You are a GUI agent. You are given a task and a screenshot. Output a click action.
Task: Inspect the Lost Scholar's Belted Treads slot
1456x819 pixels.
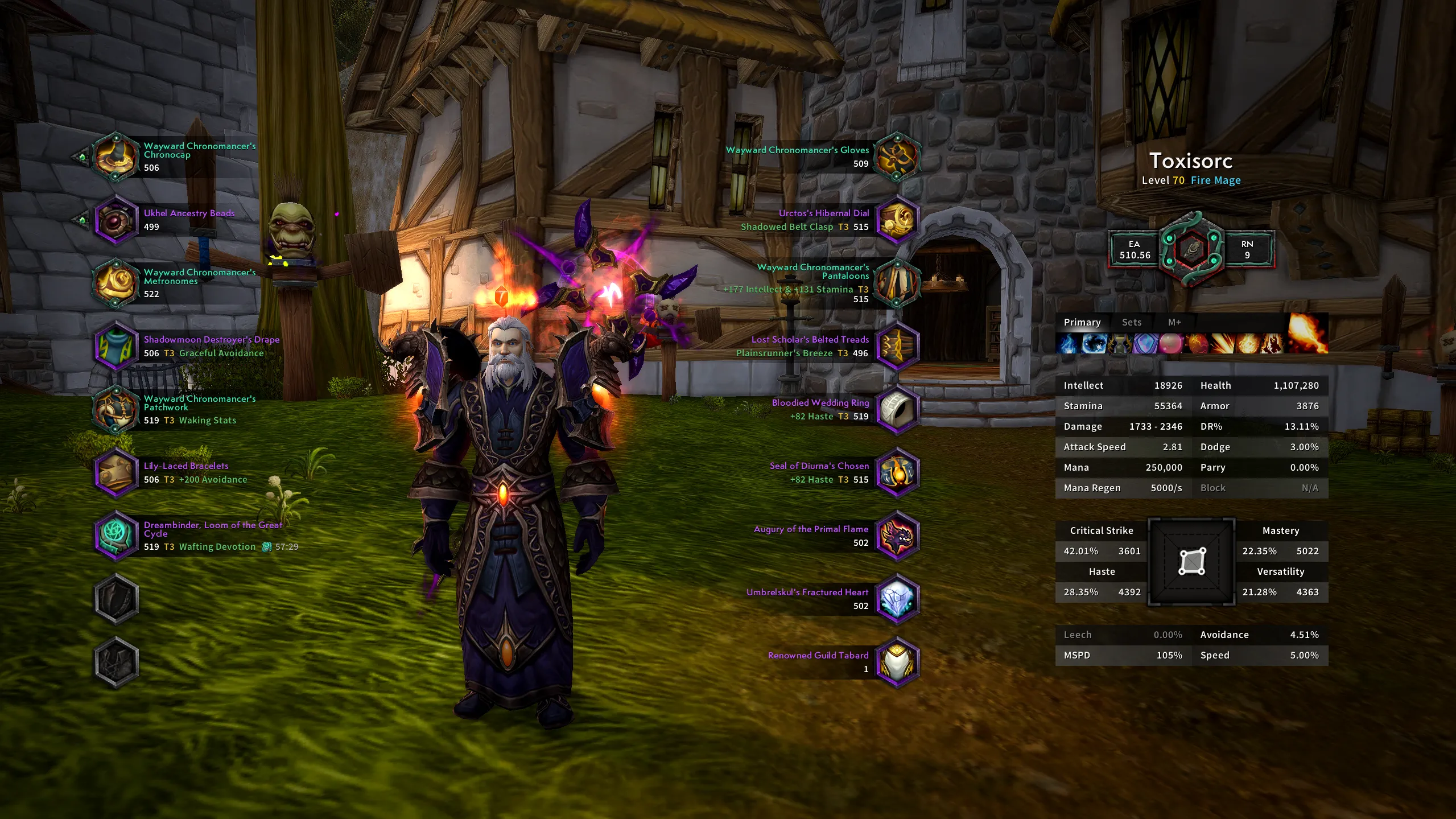click(897, 346)
